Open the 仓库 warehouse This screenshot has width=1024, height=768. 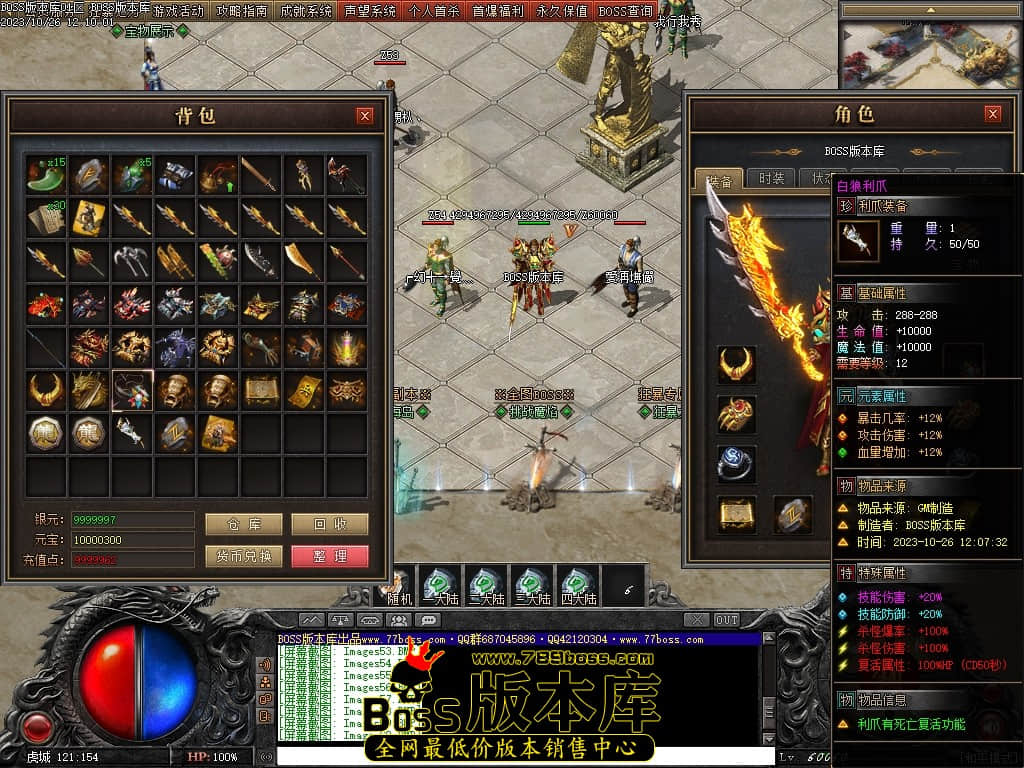243,524
